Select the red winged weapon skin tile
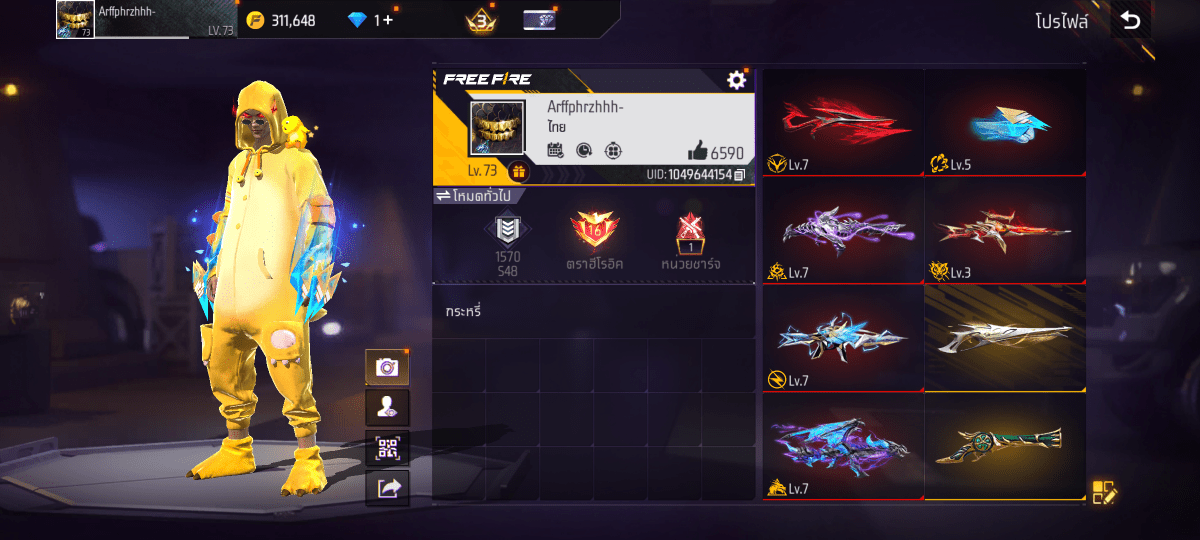1200x540 pixels. click(x=842, y=122)
